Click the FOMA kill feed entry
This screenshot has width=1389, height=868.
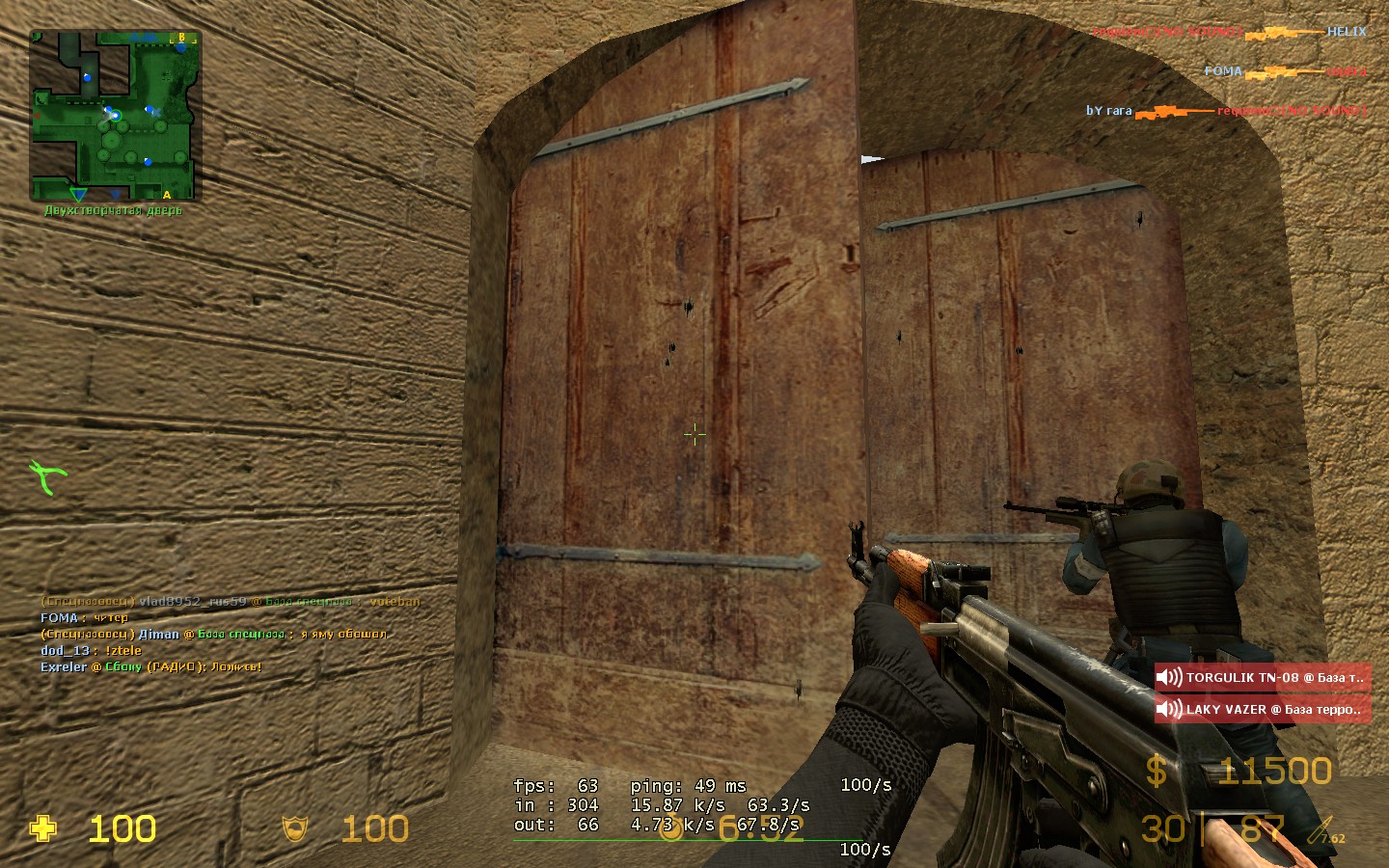pos(1285,71)
